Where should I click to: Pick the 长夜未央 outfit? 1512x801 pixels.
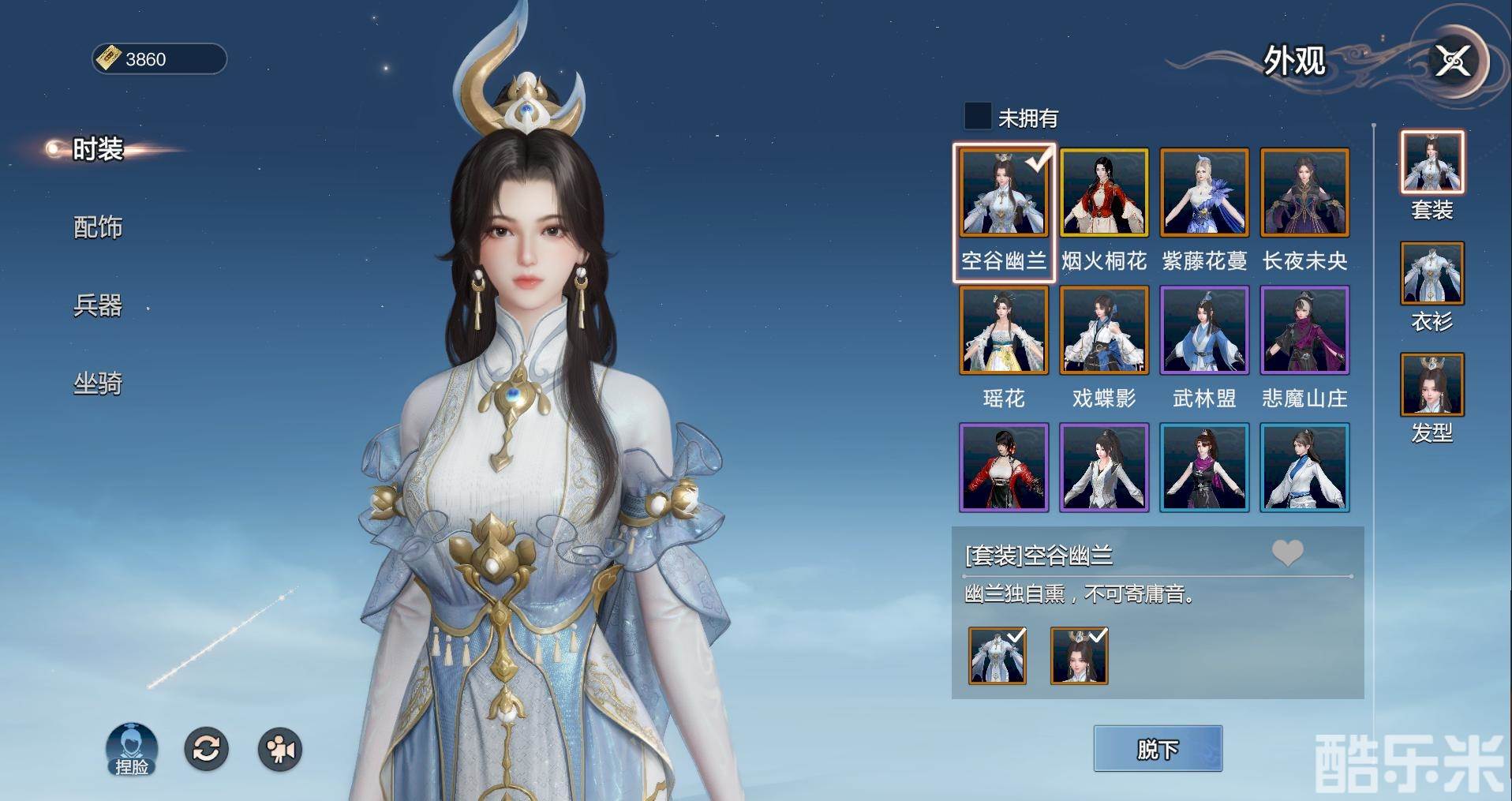pyautogui.click(x=1304, y=193)
